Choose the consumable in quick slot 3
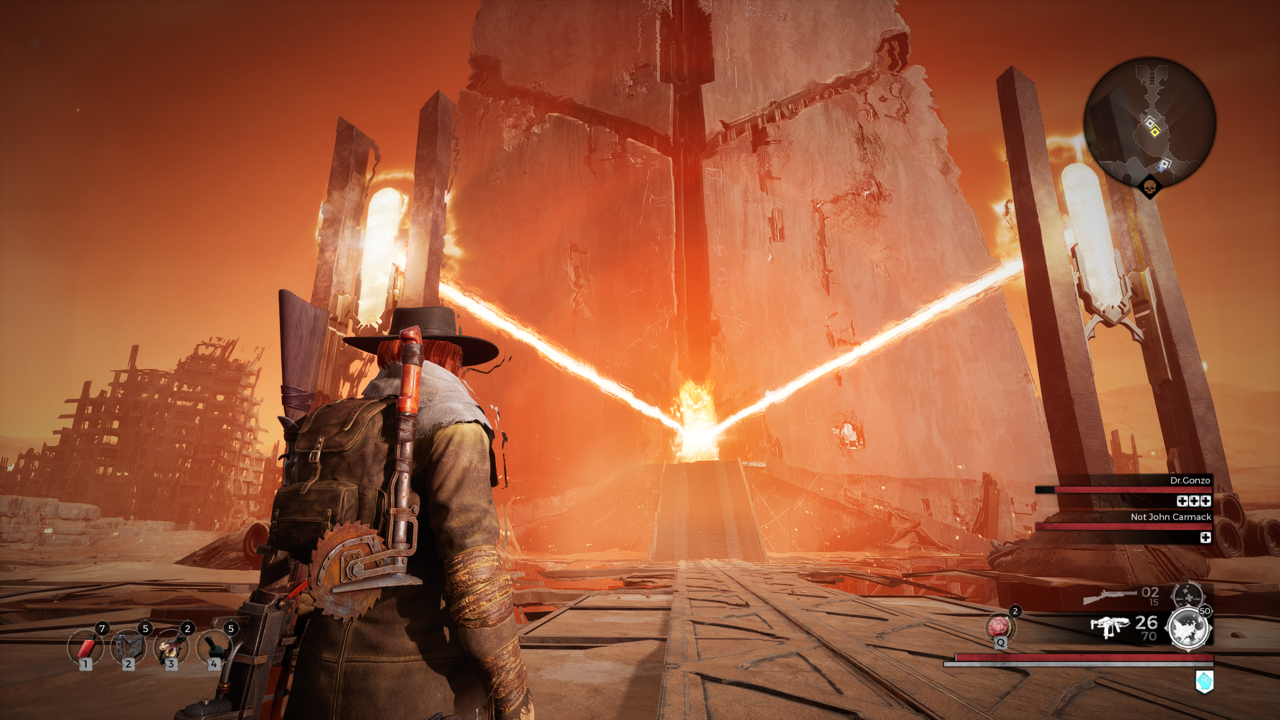 [171, 647]
